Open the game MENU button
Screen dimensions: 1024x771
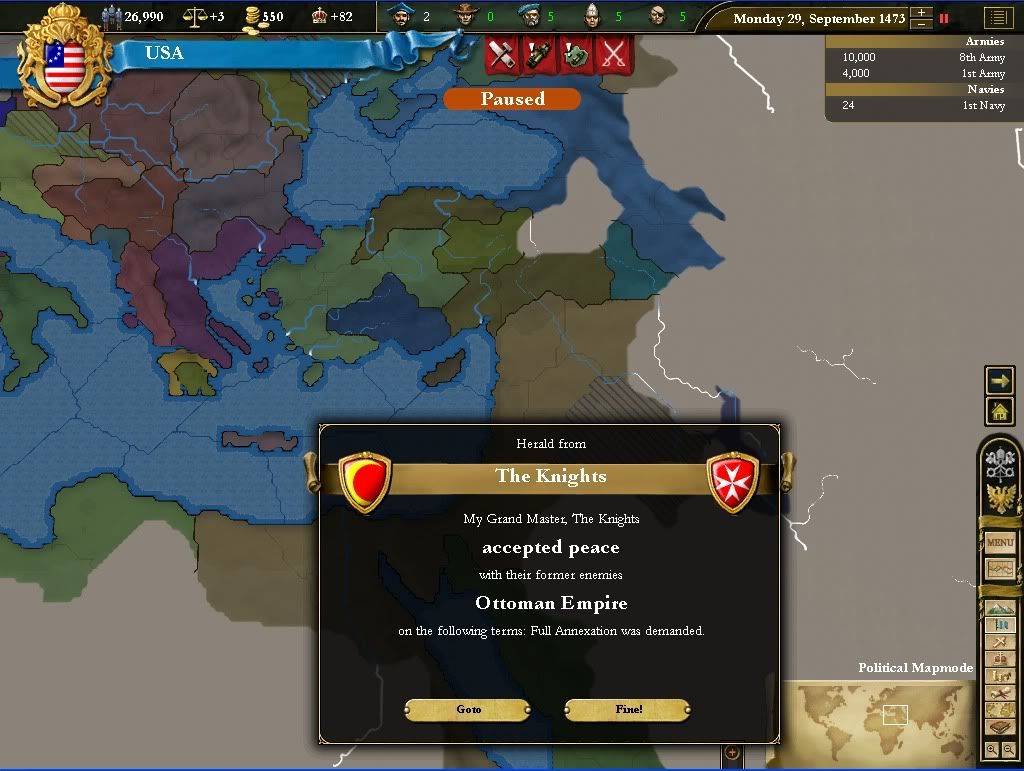(1000, 543)
